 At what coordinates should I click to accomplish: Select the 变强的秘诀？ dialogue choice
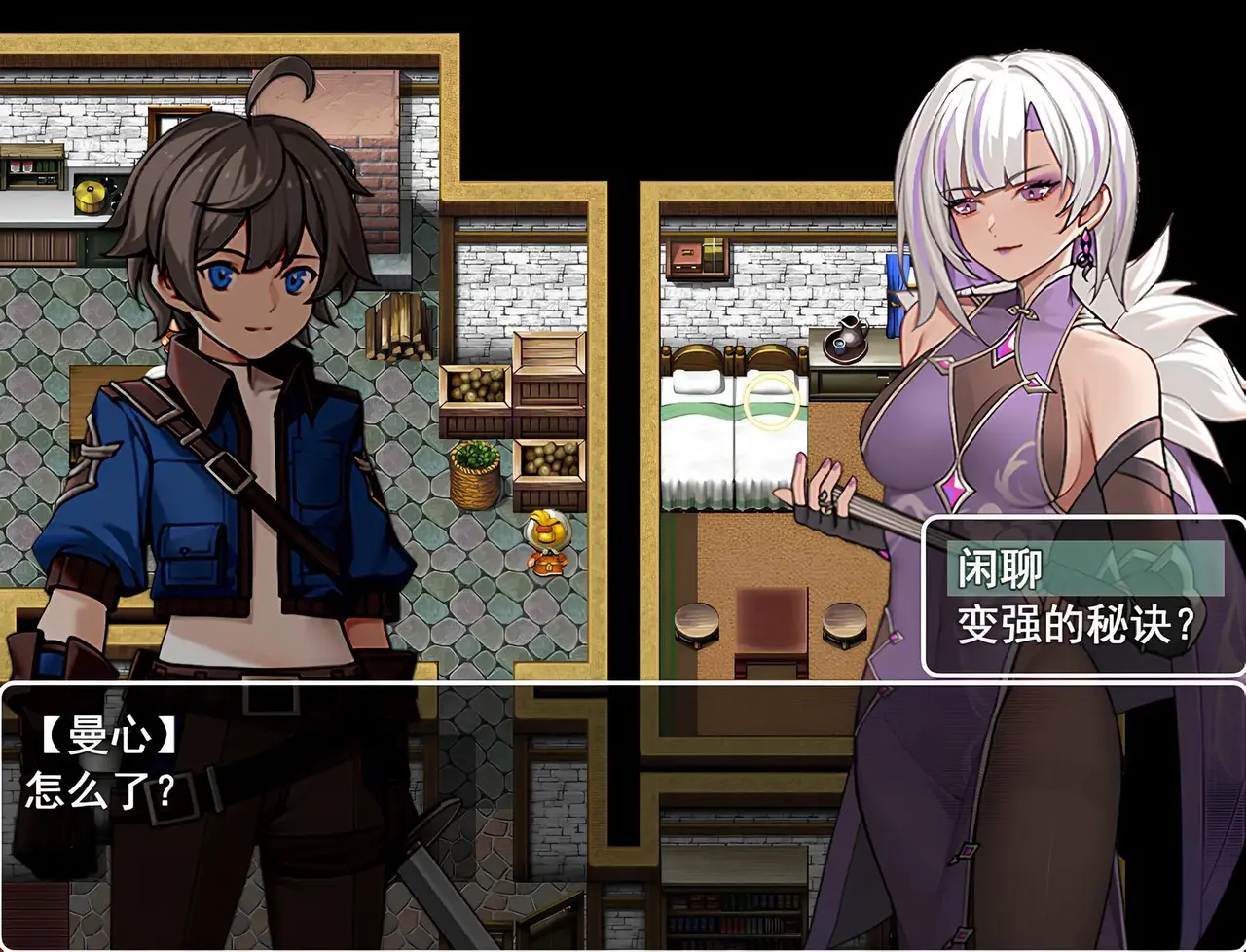(x=1075, y=624)
